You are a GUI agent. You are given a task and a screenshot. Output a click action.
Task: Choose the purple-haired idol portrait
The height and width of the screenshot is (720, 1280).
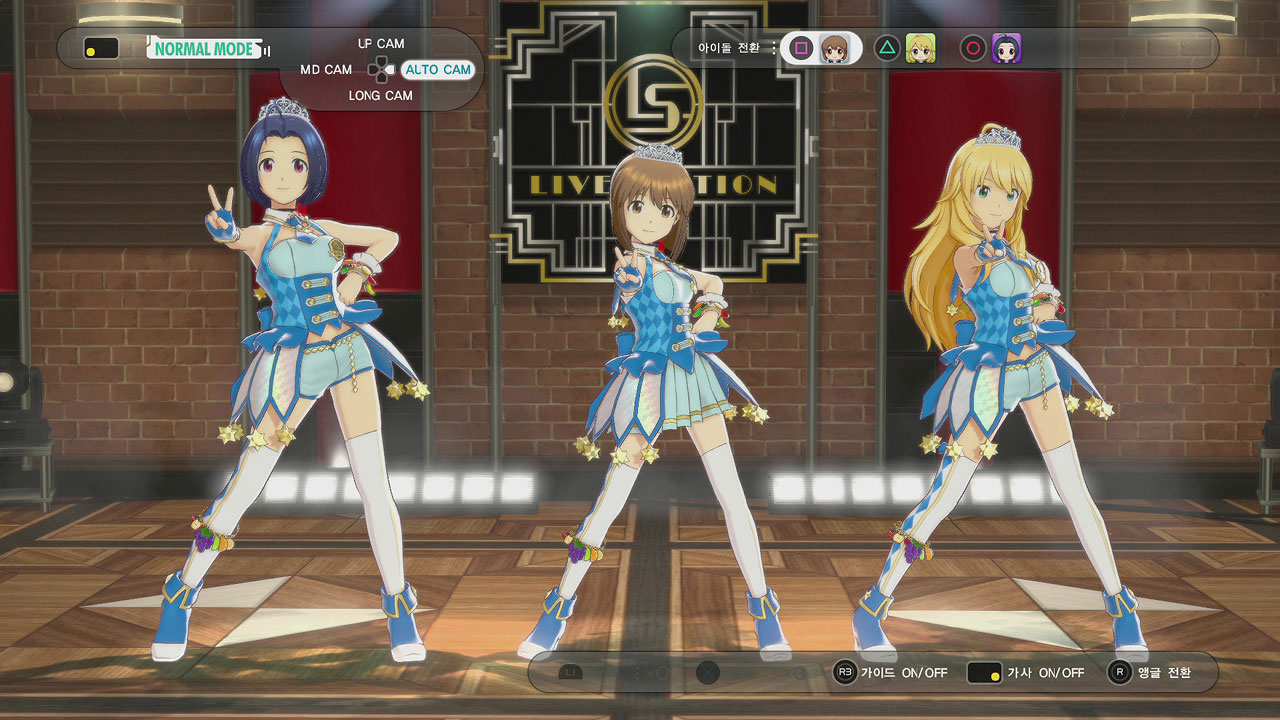(1006, 48)
